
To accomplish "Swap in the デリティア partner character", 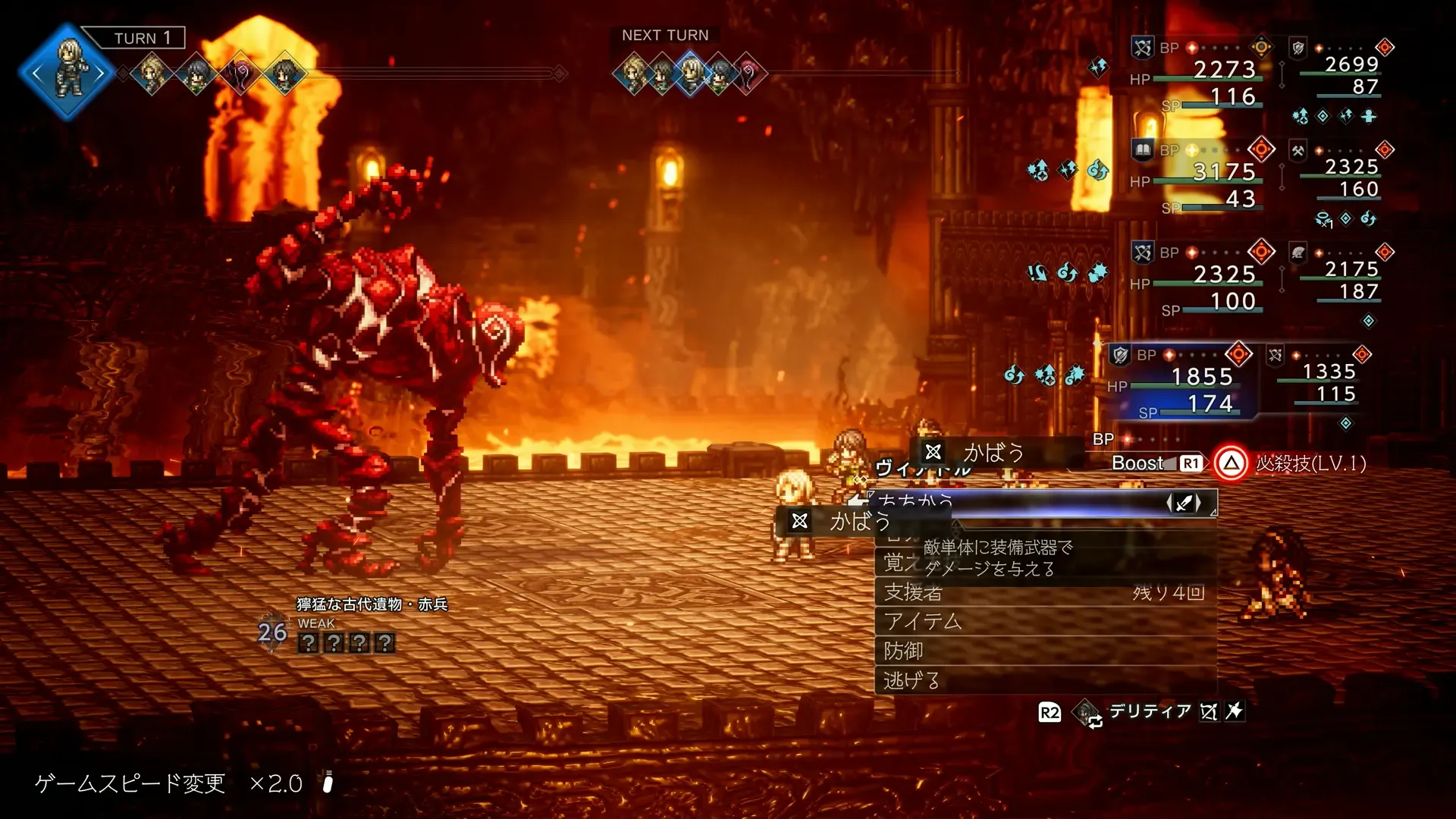I will pyautogui.click(x=1150, y=711).
